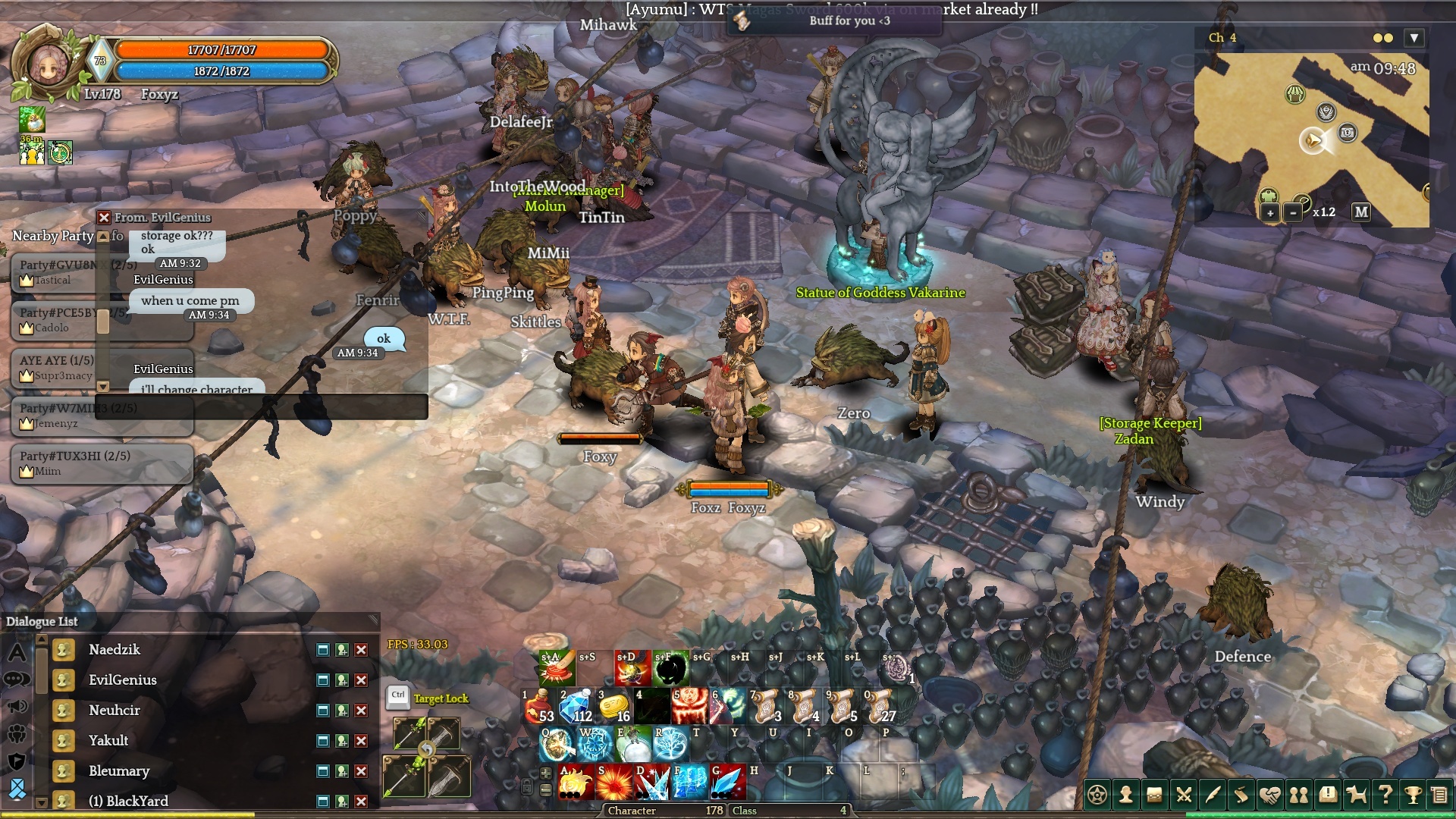Close the whisper window from EvilGenius
The width and height of the screenshot is (1456, 819).
(x=105, y=218)
